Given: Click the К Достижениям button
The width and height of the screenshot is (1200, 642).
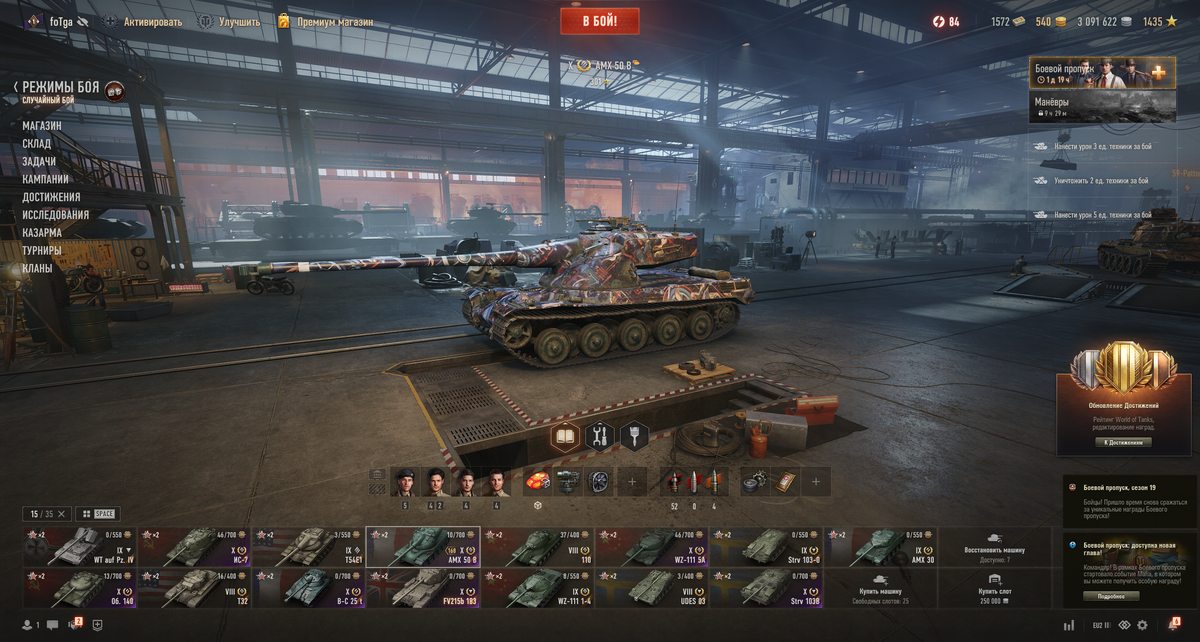Looking at the screenshot, I should (1121, 442).
